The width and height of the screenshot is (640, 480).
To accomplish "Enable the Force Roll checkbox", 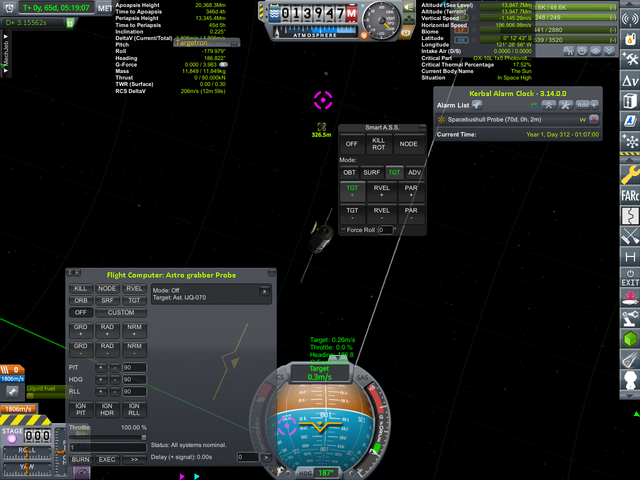I will click(x=343, y=230).
